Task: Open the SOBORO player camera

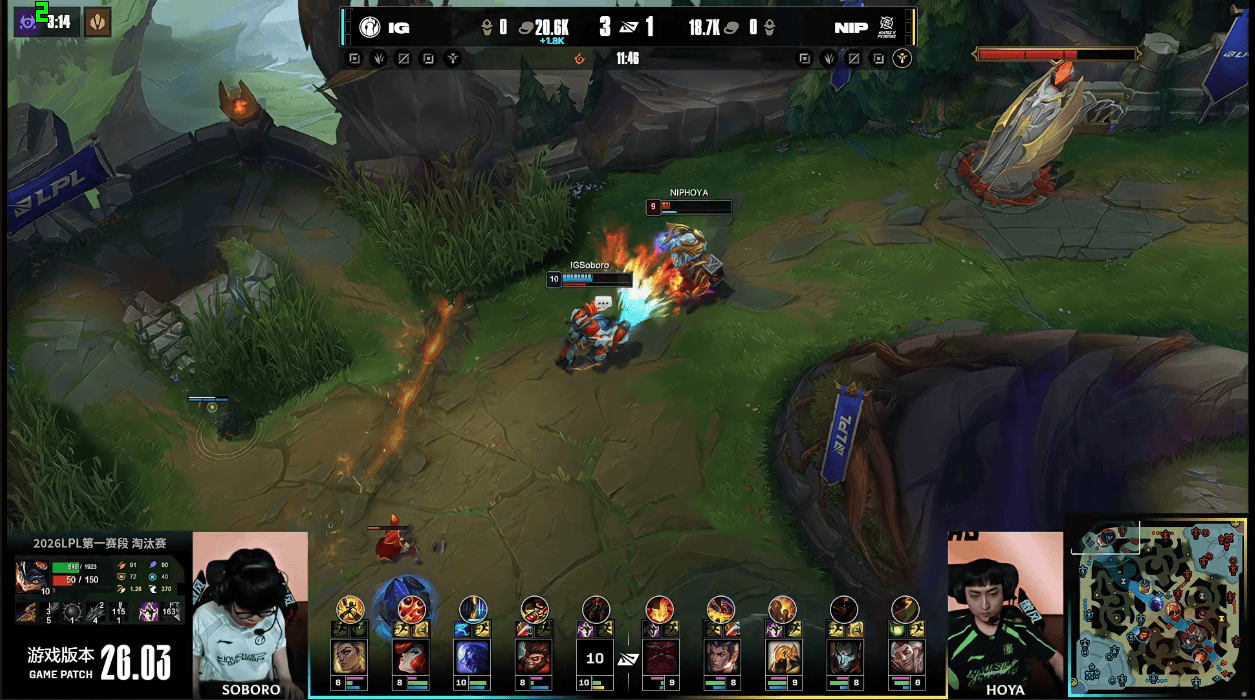Action: click(249, 610)
